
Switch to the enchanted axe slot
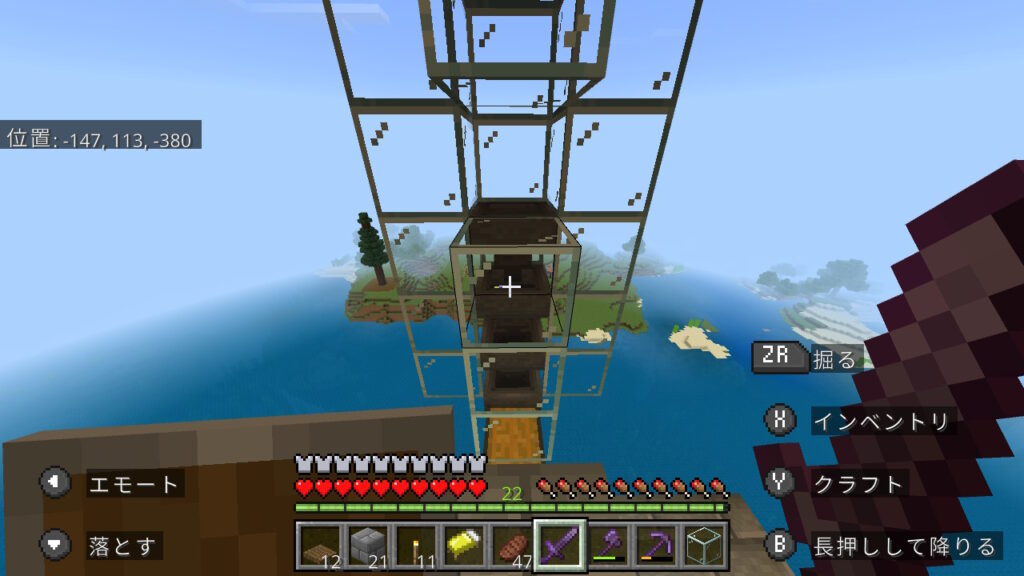(x=606, y=544)
